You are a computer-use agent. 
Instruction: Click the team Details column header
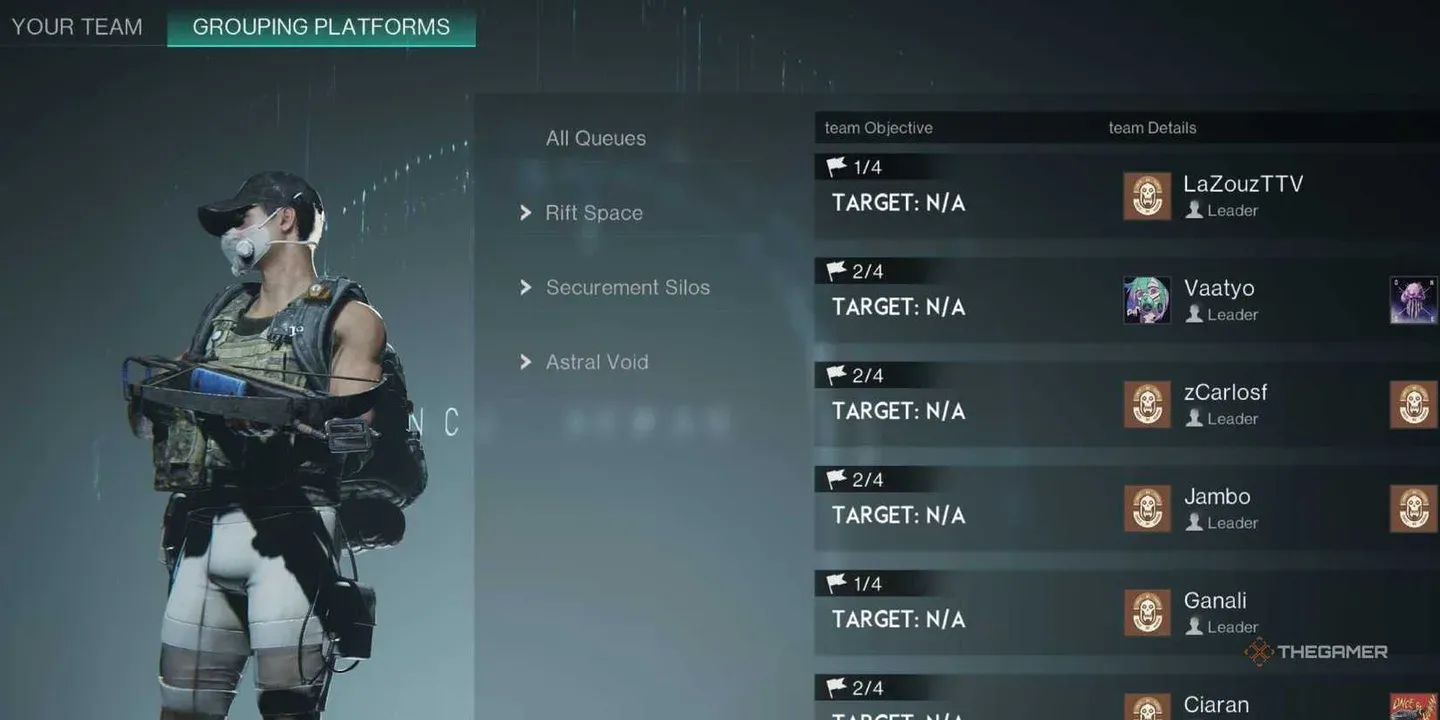pos(1151,127)
